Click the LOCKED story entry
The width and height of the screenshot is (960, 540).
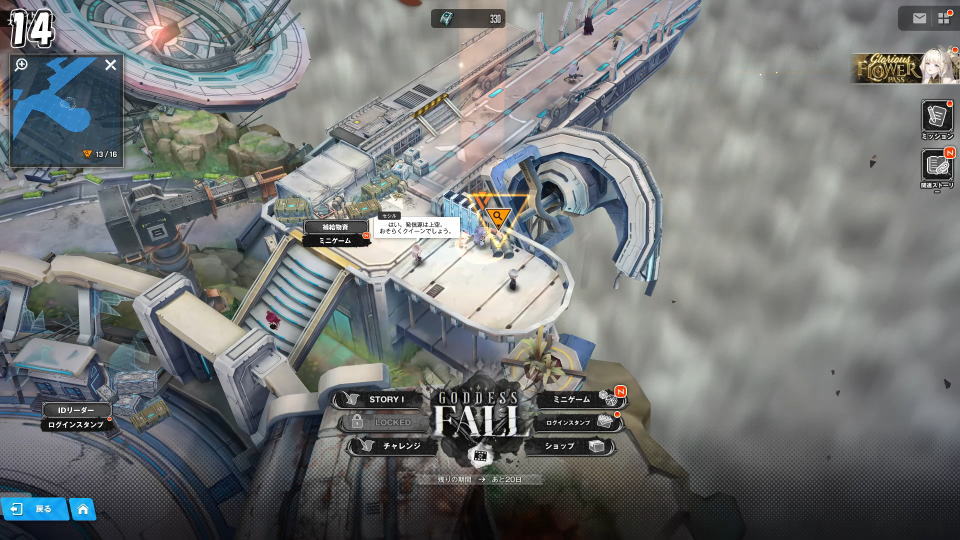pos(387,422)
